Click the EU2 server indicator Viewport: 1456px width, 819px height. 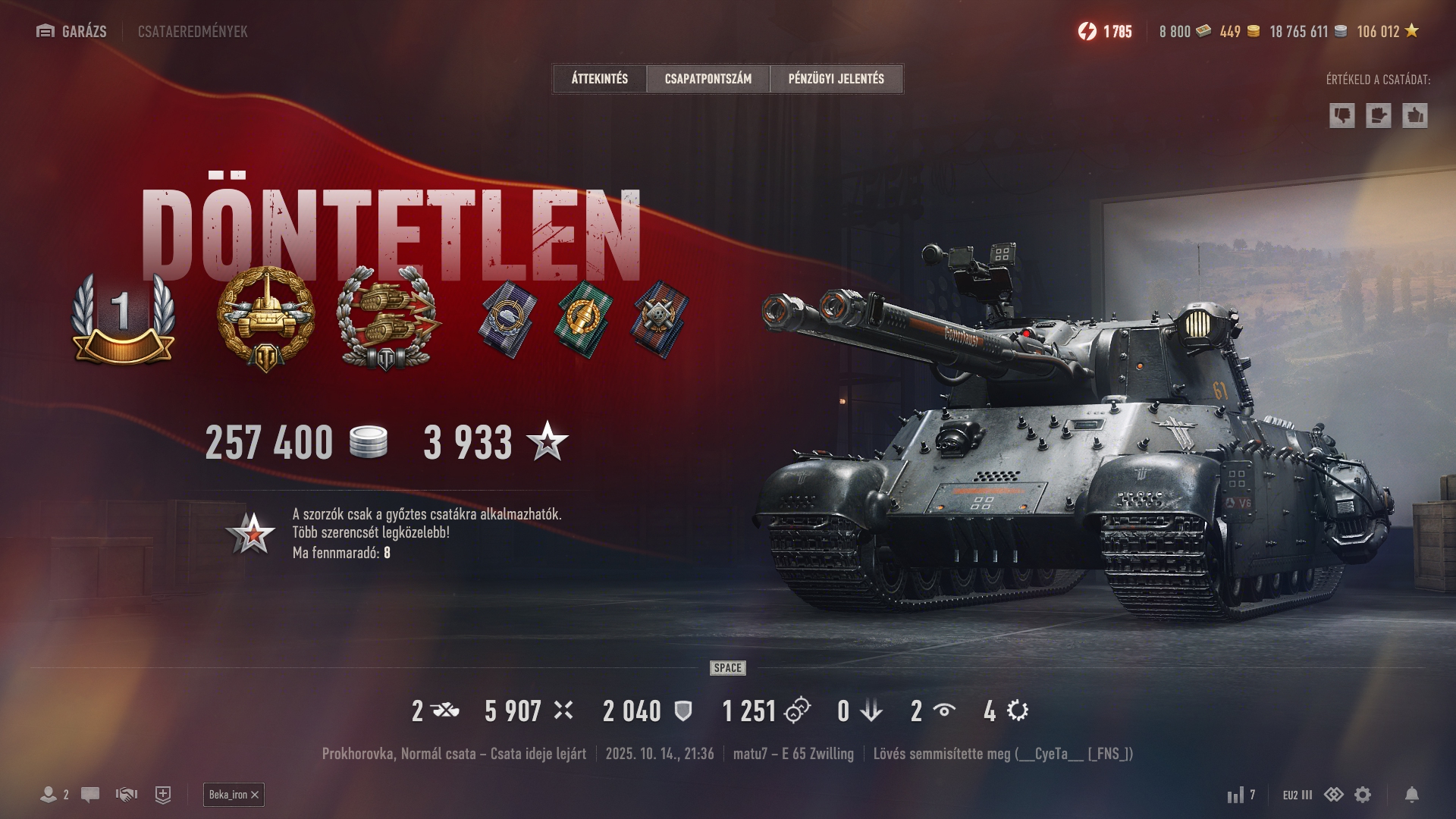[1297, 795]
